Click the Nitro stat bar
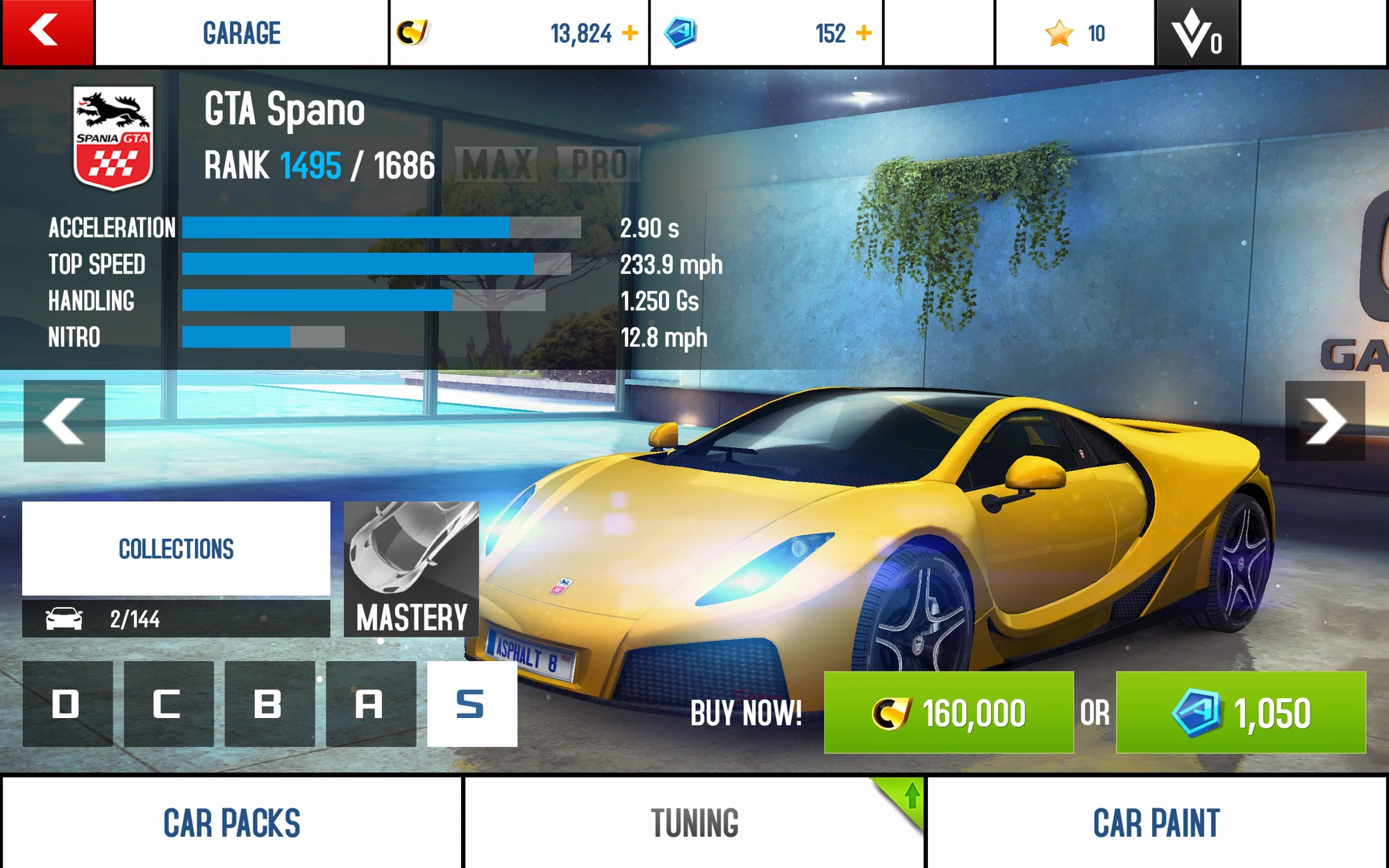This screenshot has width=1389, height=868. [263, 337]
